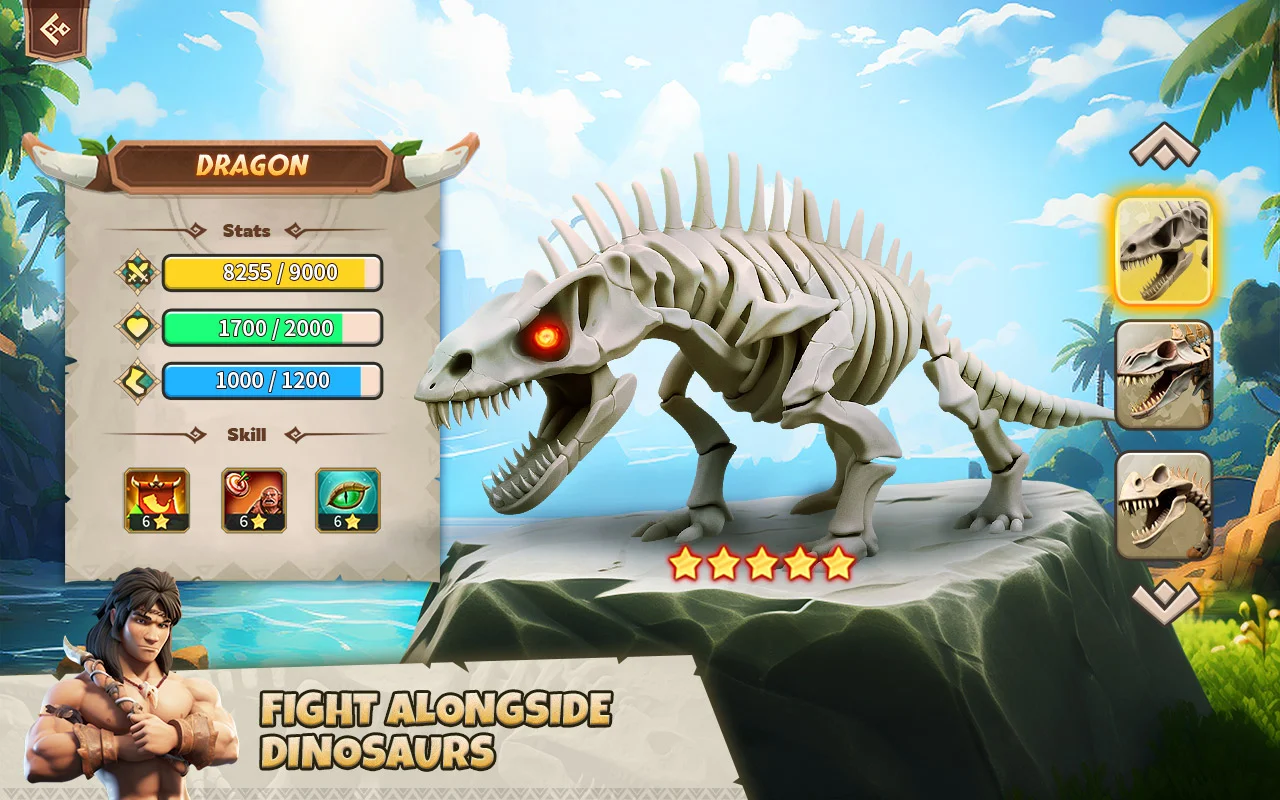Click the back arrow in top-left corner
Viewport: 1280px width, 800px height.
(55, 30)
